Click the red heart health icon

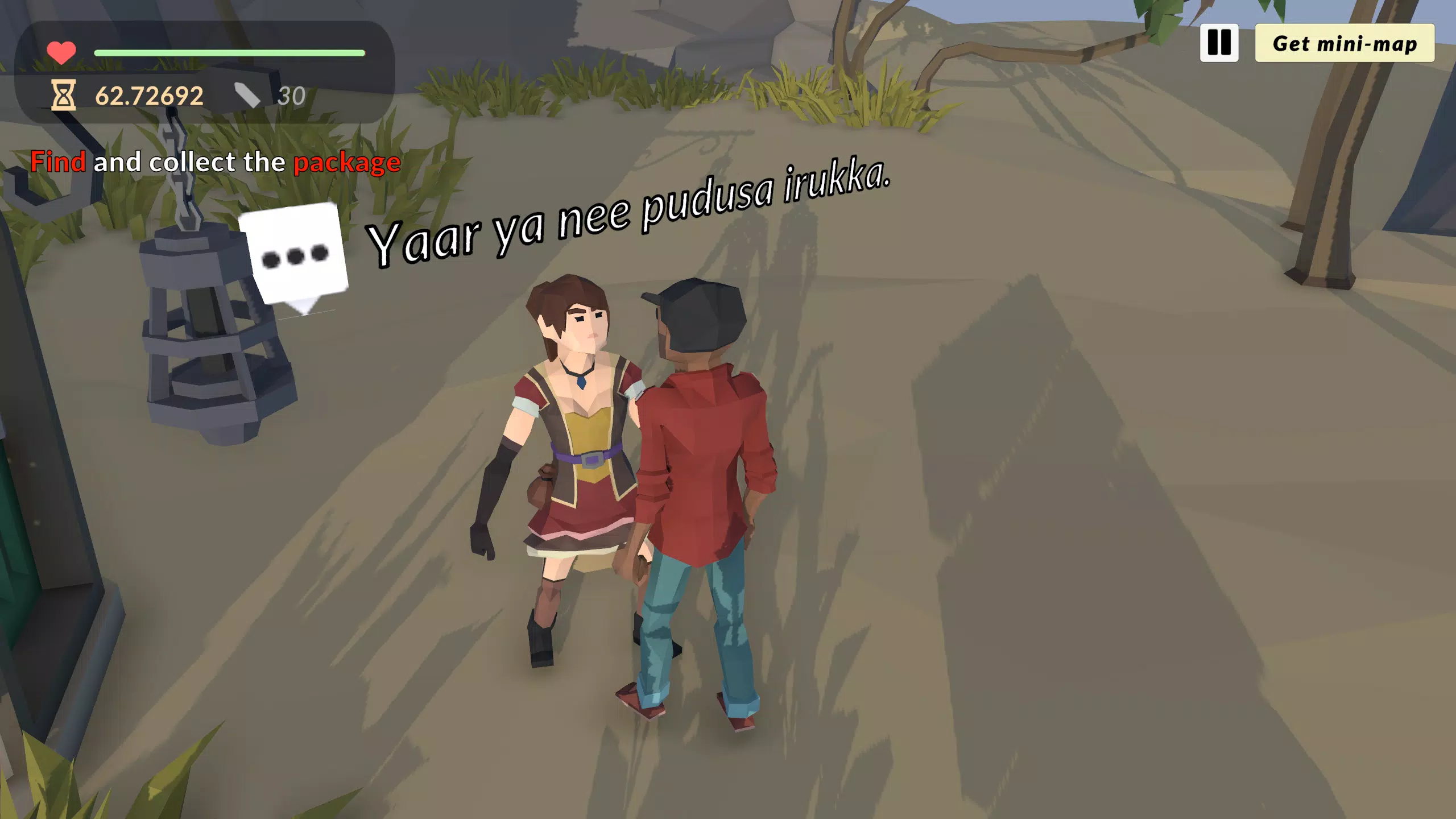pyautogui.click(x=61, y=52)
